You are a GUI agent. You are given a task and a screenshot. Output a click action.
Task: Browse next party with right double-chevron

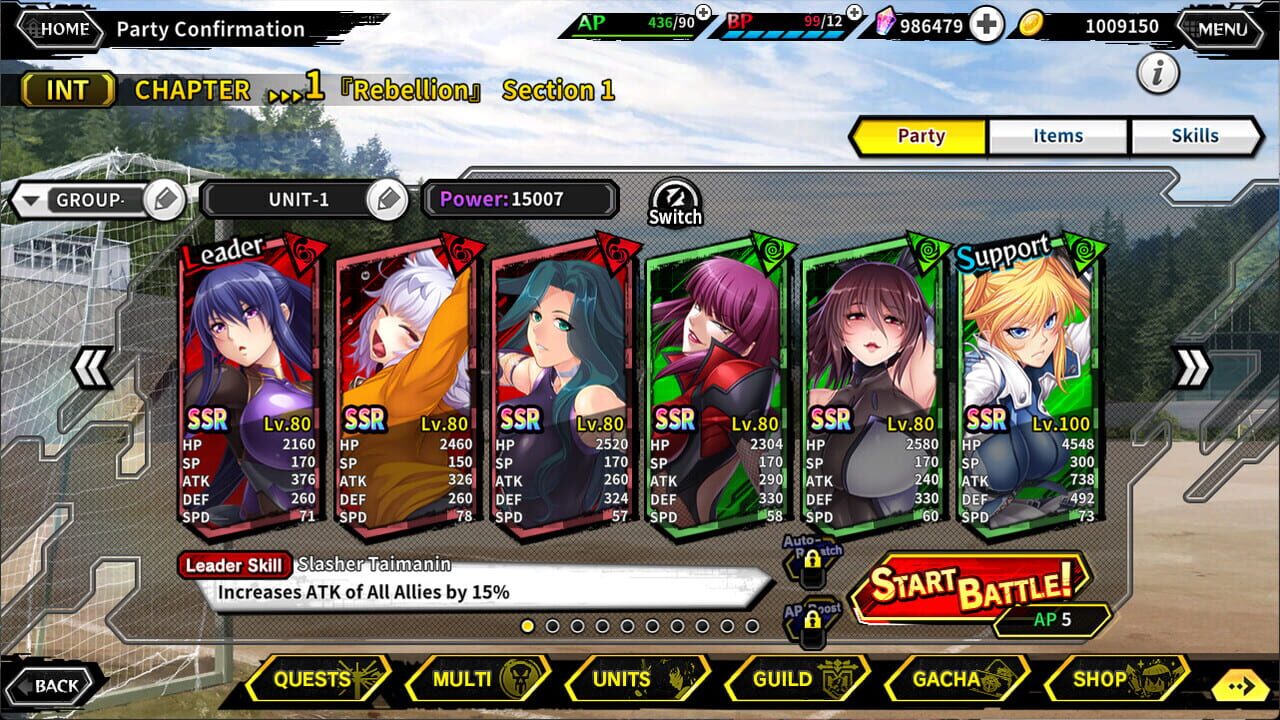[x=1191, y=368]
